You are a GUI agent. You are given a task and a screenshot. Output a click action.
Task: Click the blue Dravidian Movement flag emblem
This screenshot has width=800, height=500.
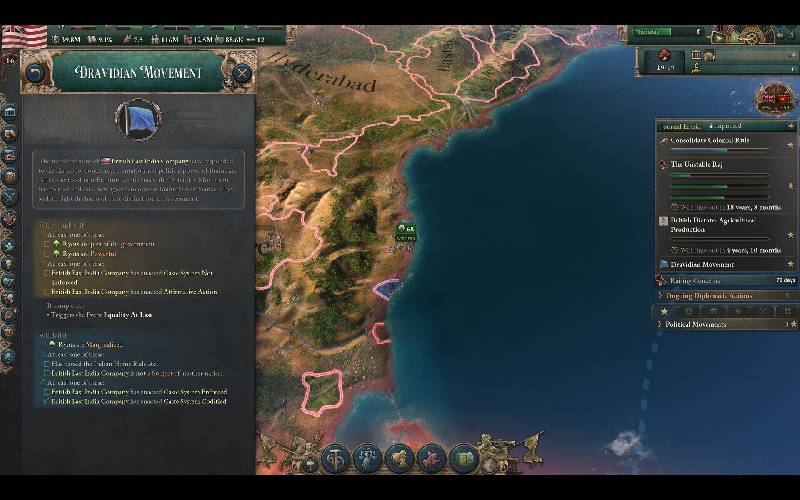tap(139, 119)
